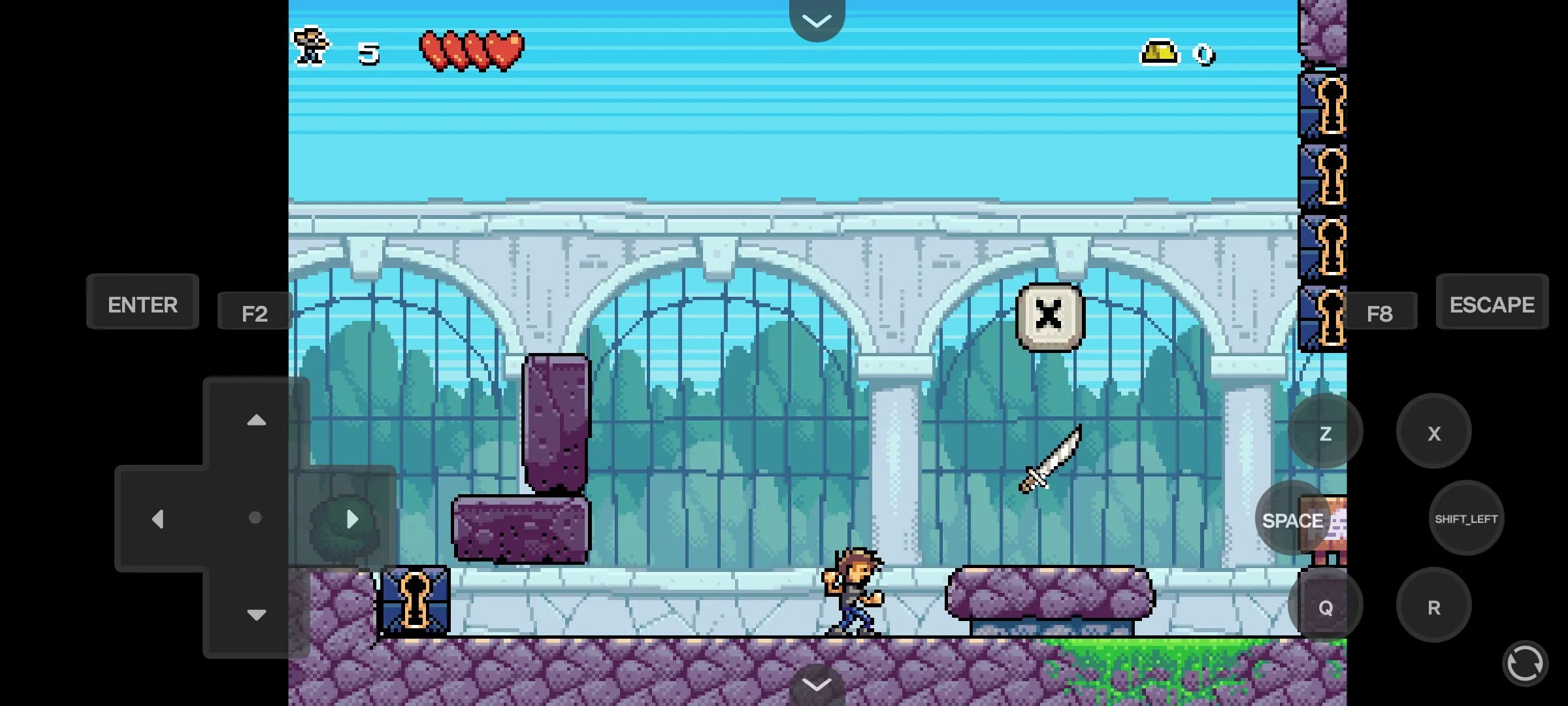The width and height of the screenshot is (1568, 706).
Task: Tap the SPACE touch button
Action: point(1292,519)
